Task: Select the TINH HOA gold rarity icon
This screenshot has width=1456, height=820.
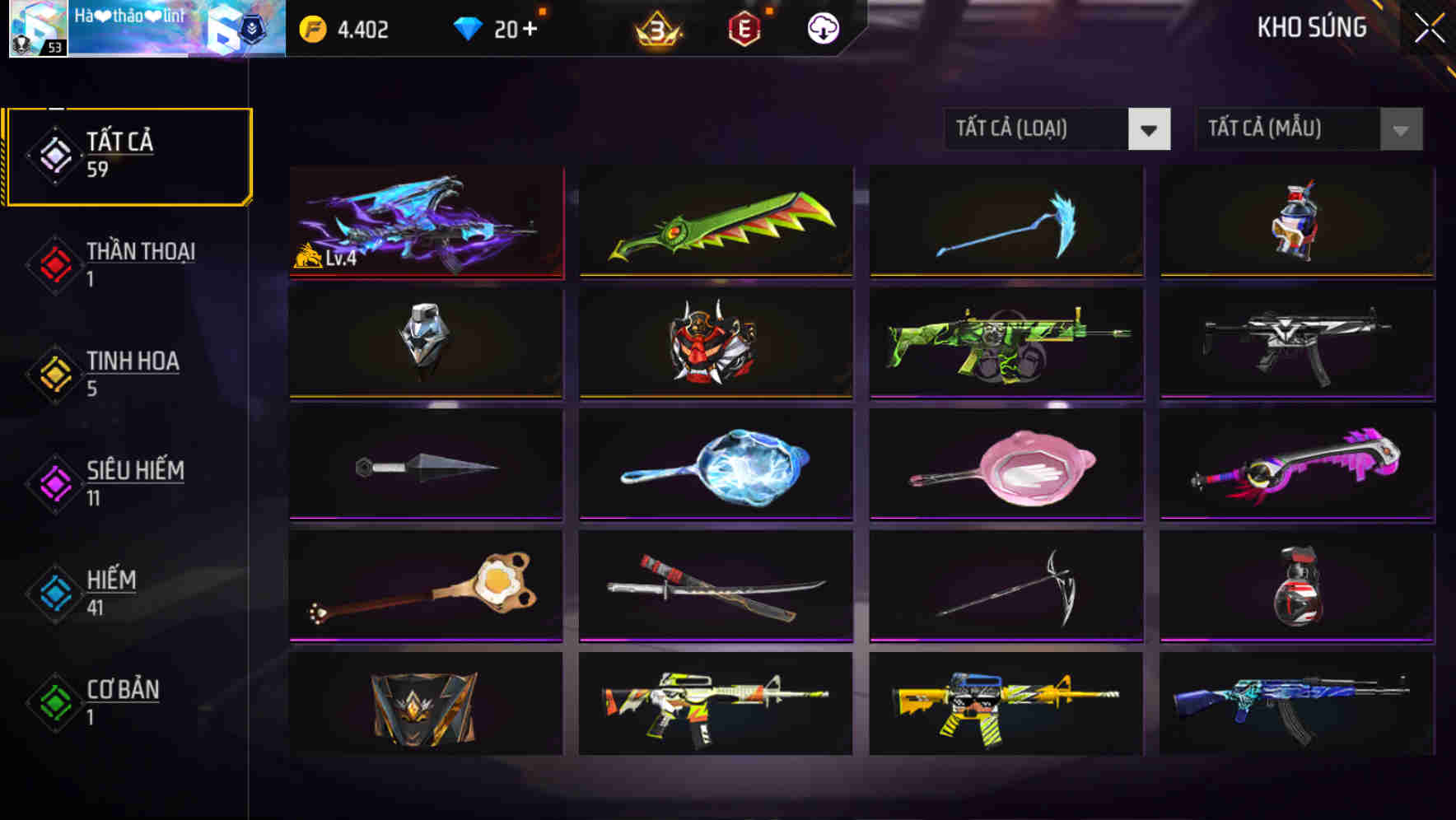Action: [x=54, y=373]
